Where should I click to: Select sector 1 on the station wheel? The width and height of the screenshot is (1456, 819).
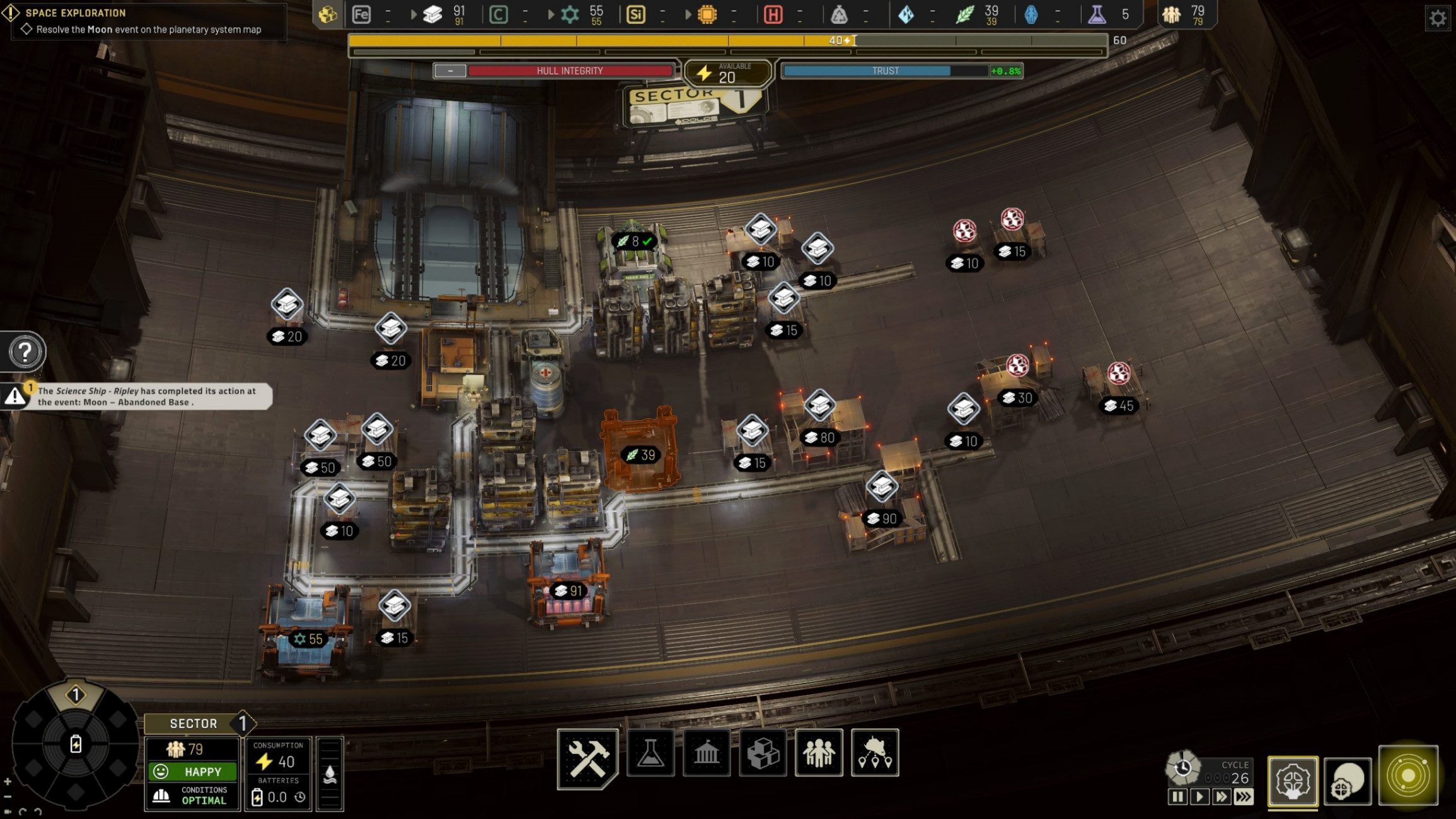[x=76, y=695]
